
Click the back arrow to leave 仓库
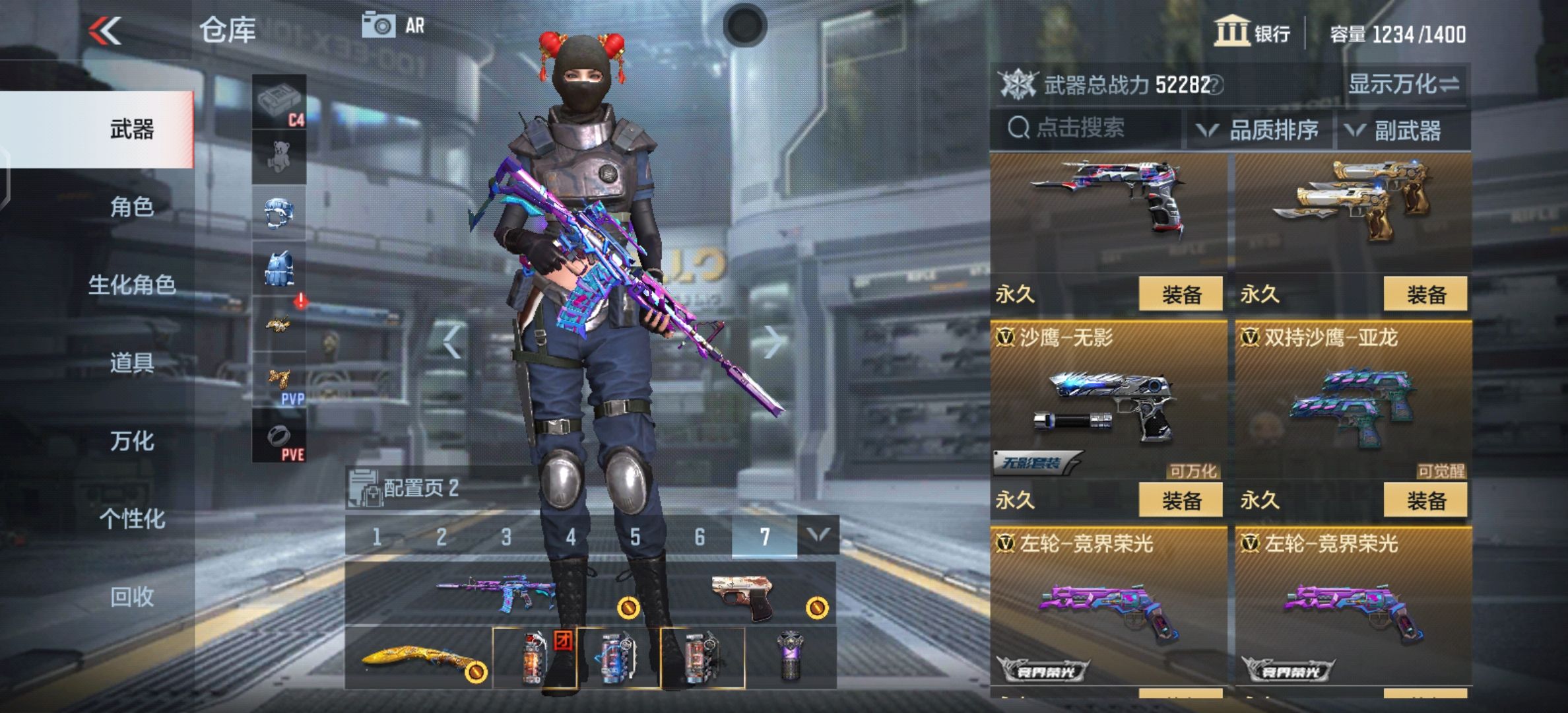(x=106, y=30)
